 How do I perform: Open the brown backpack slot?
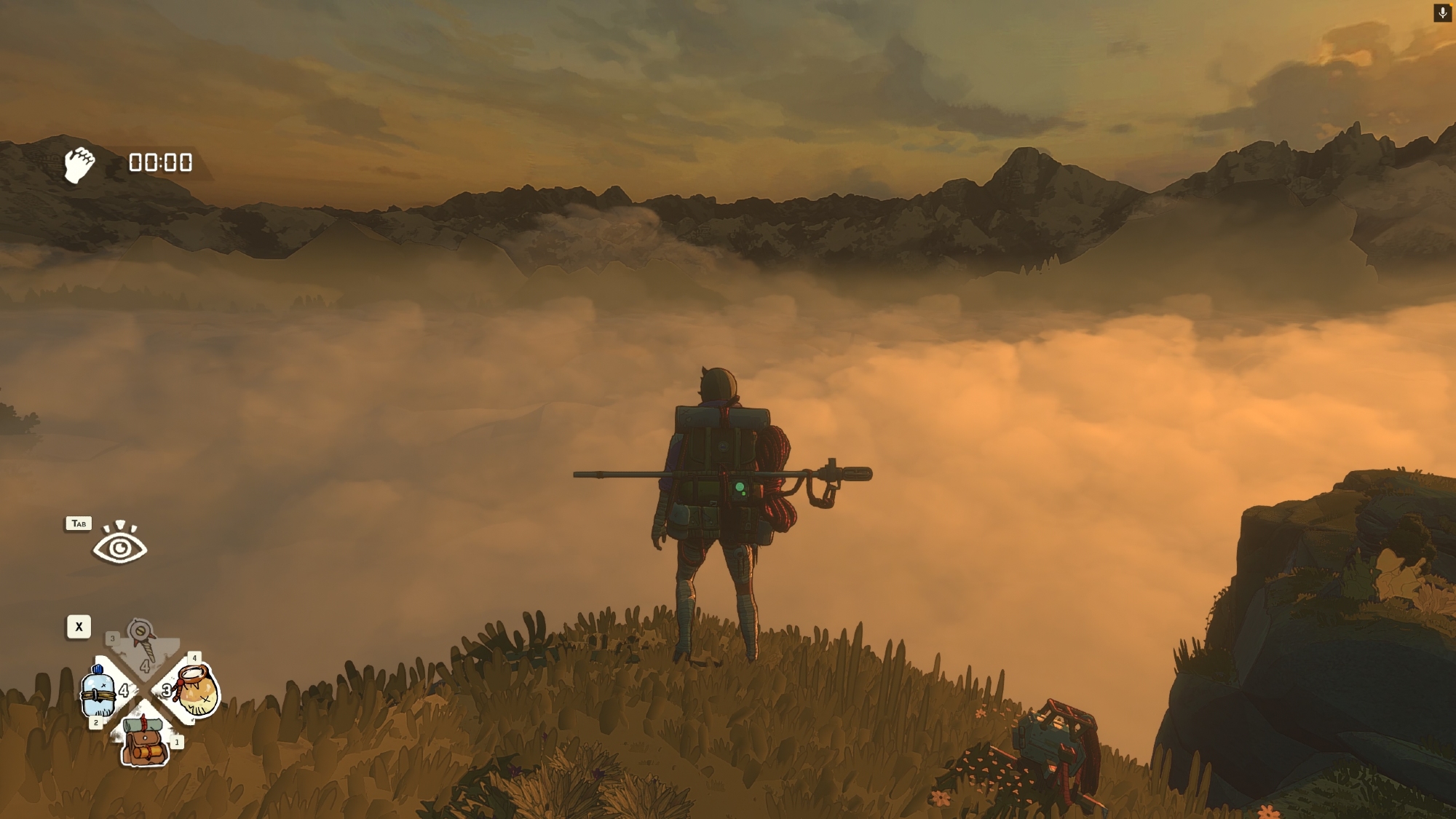click(144, 741)
